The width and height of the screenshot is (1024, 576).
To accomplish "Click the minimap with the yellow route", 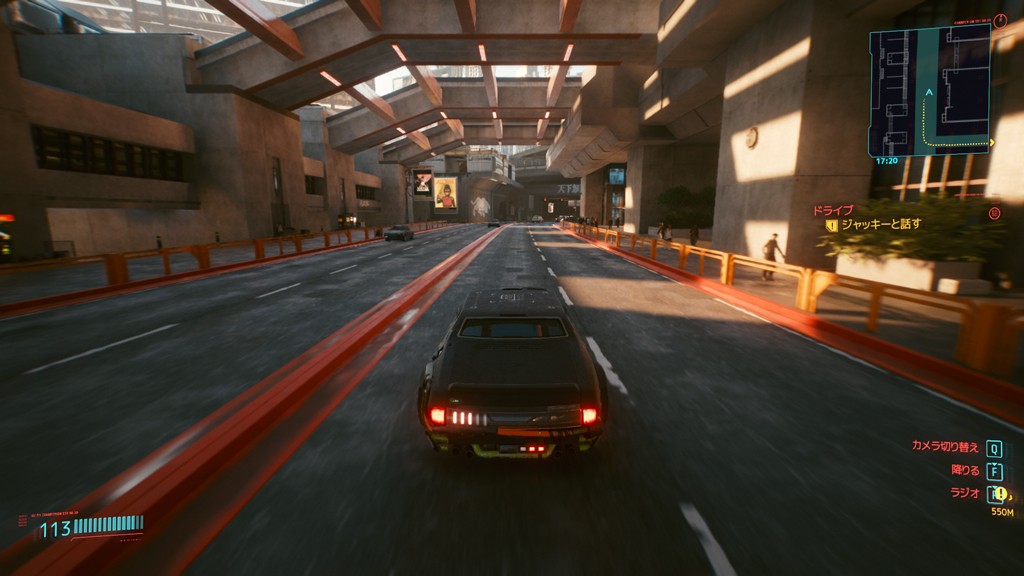I will [929, 89].
